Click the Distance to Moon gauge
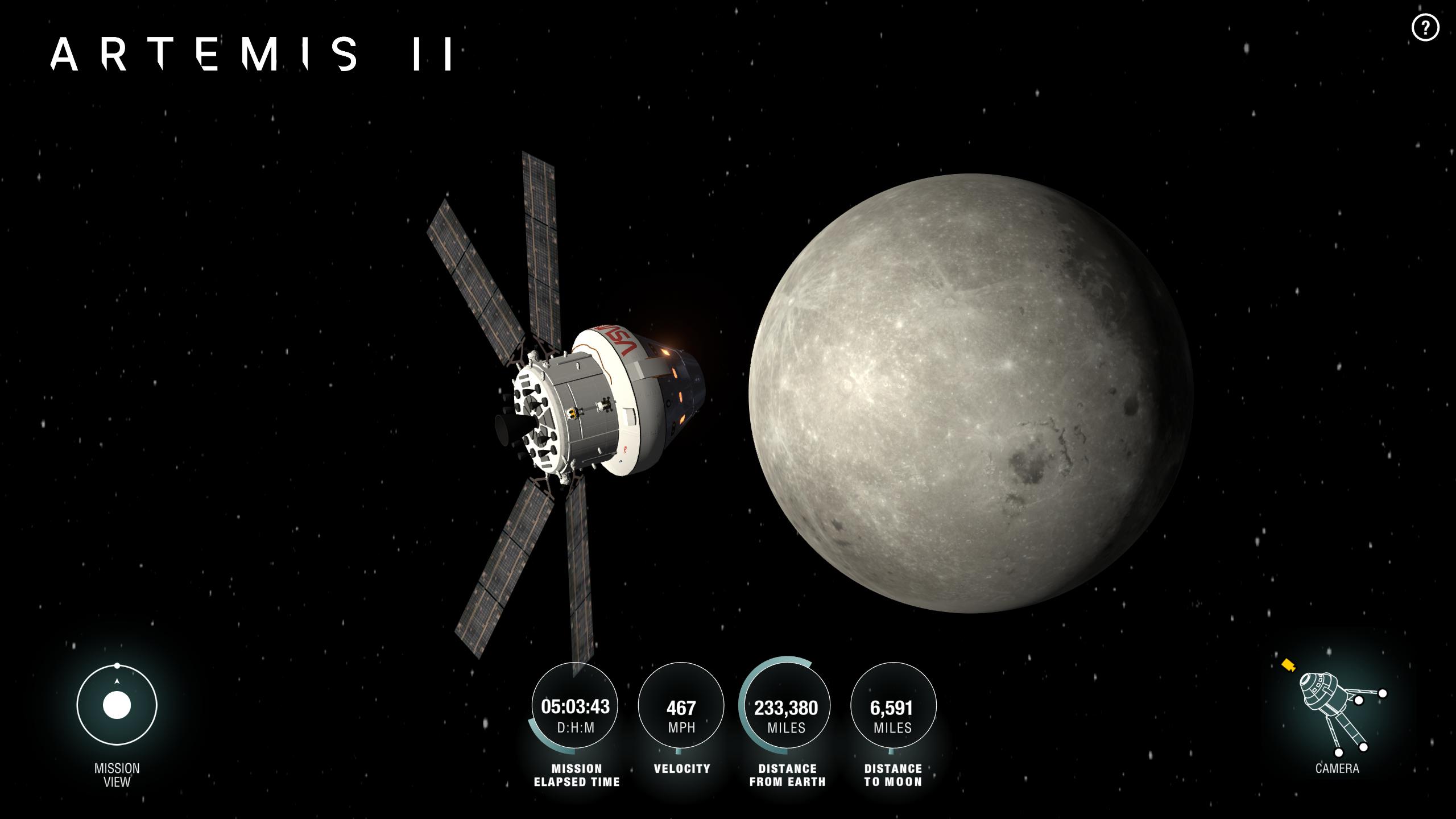Image resolution: width=1456 pixels, height=819 pixels. (x=893, y=705)
